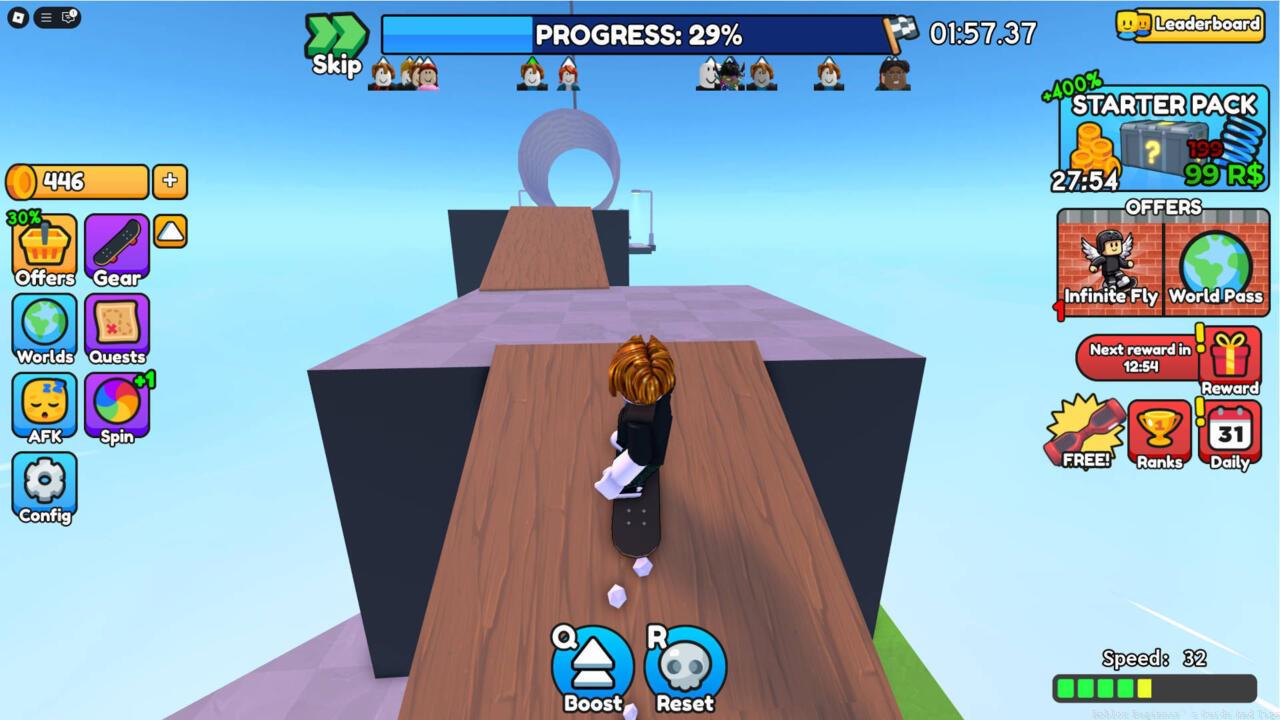Open the Ranks trophy panel
Image resolution: width=1280 pixels, height=720 pixels.
pyautogui.click(x=1159, y=432)
